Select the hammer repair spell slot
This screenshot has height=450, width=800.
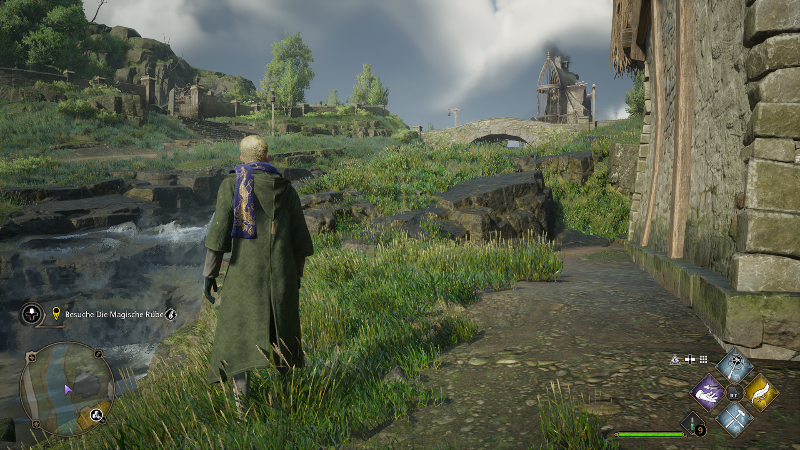(735, 418)
